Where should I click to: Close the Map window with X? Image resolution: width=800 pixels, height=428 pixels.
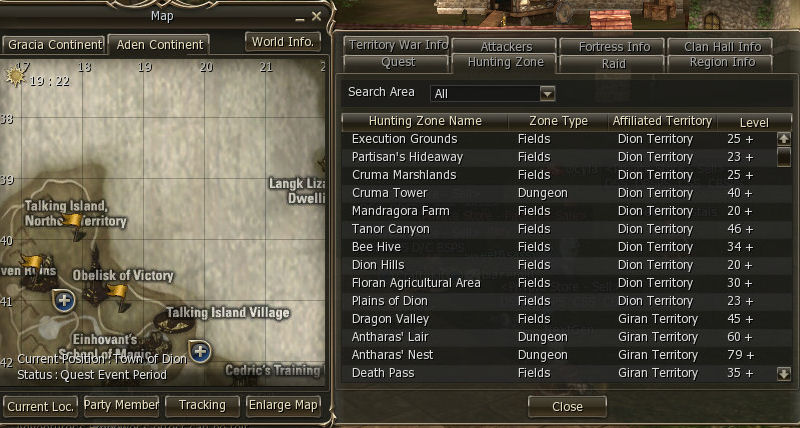click(x=317, y=17)
